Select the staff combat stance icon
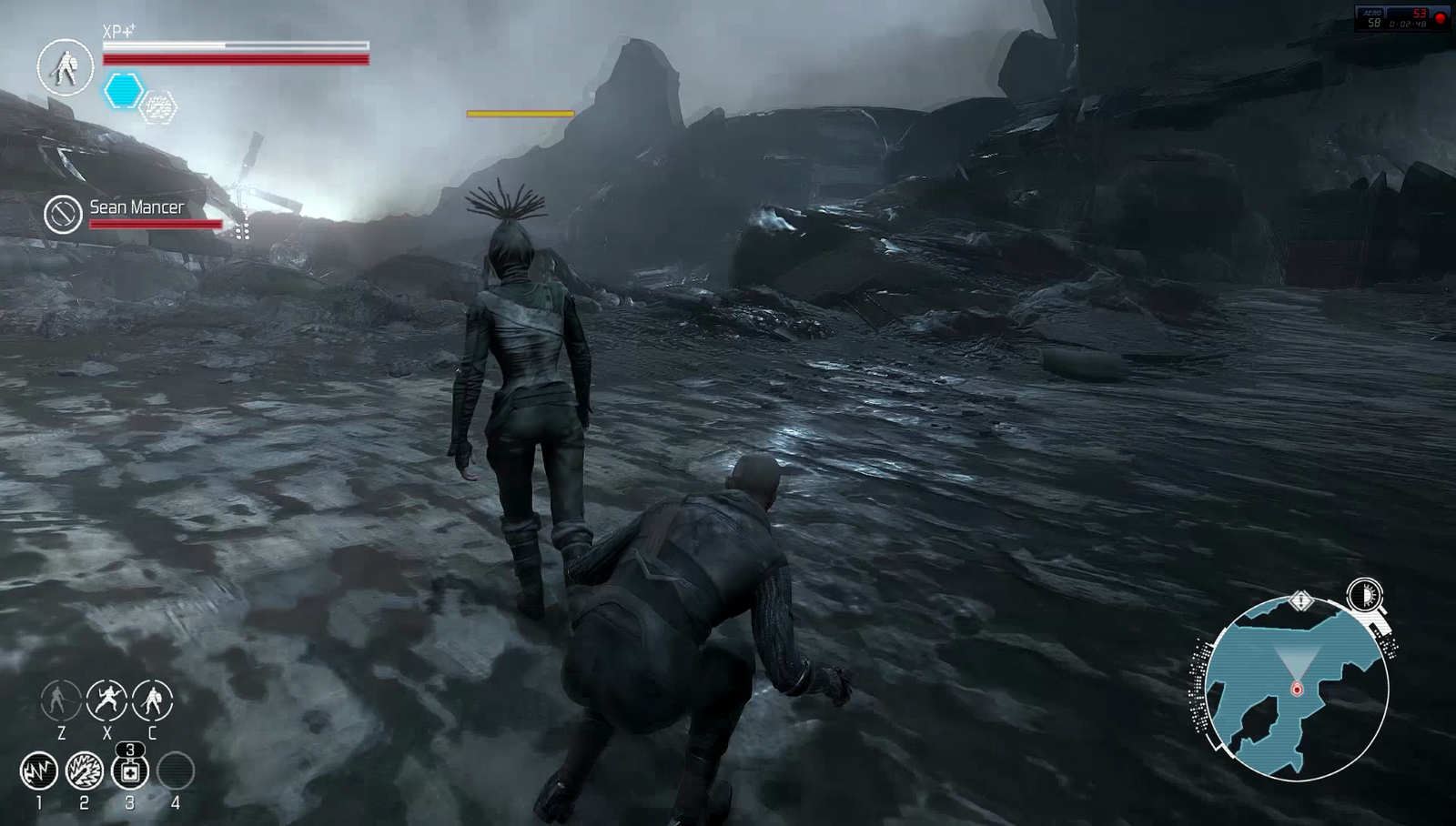The width and height of the screenshot is (1456, 826). 60,700
